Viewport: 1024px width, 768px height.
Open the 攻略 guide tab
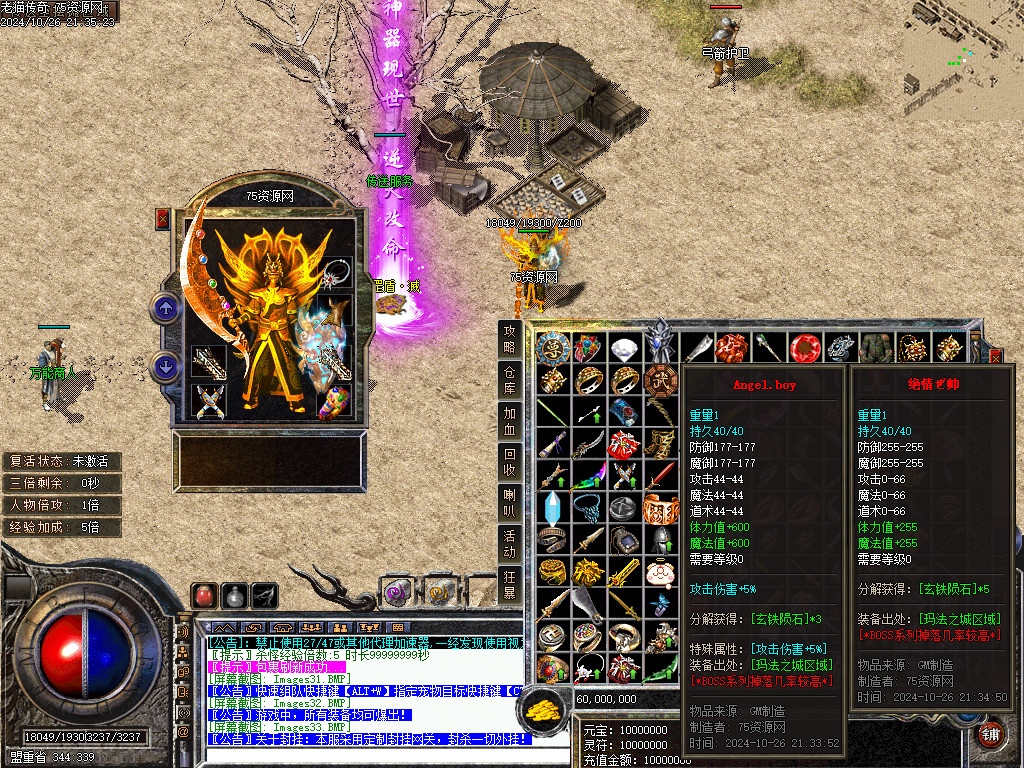510,338
